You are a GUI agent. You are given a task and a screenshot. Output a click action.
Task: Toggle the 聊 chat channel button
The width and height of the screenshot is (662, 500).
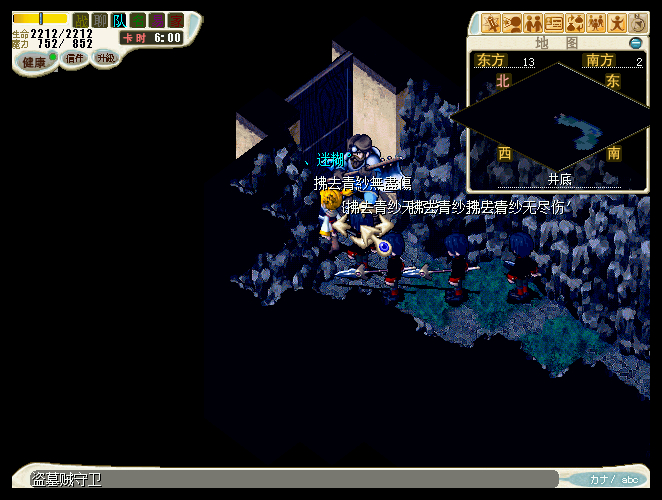coord(100,20)
